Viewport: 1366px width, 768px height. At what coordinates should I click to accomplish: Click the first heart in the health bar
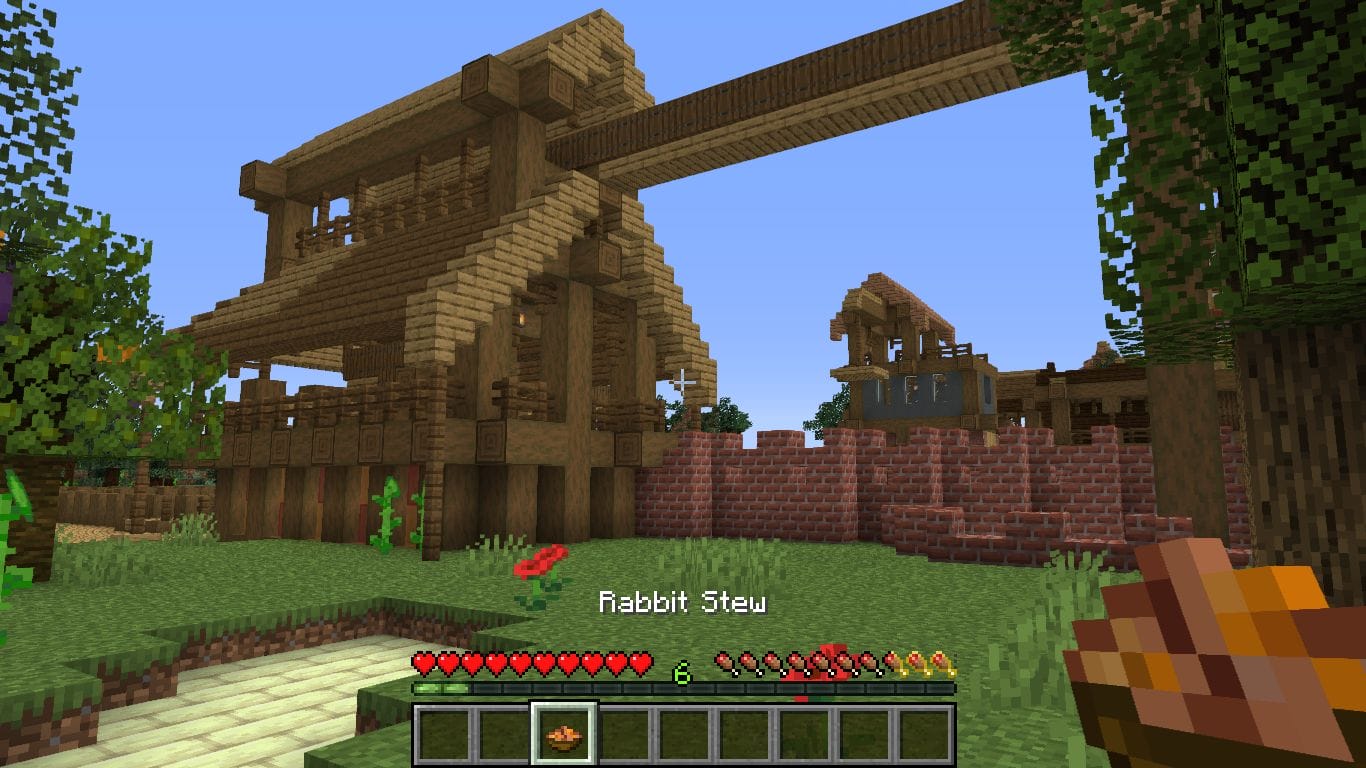[x=425, y=662]
